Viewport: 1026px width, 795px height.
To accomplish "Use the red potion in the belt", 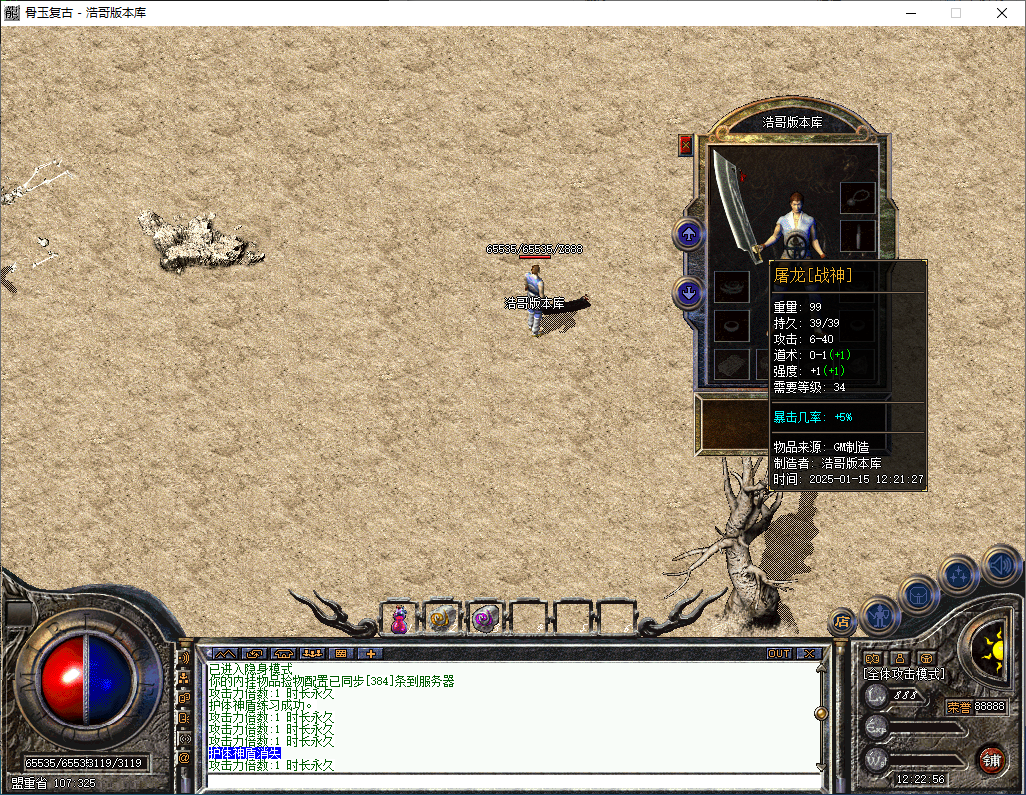I will pos(399,620).
